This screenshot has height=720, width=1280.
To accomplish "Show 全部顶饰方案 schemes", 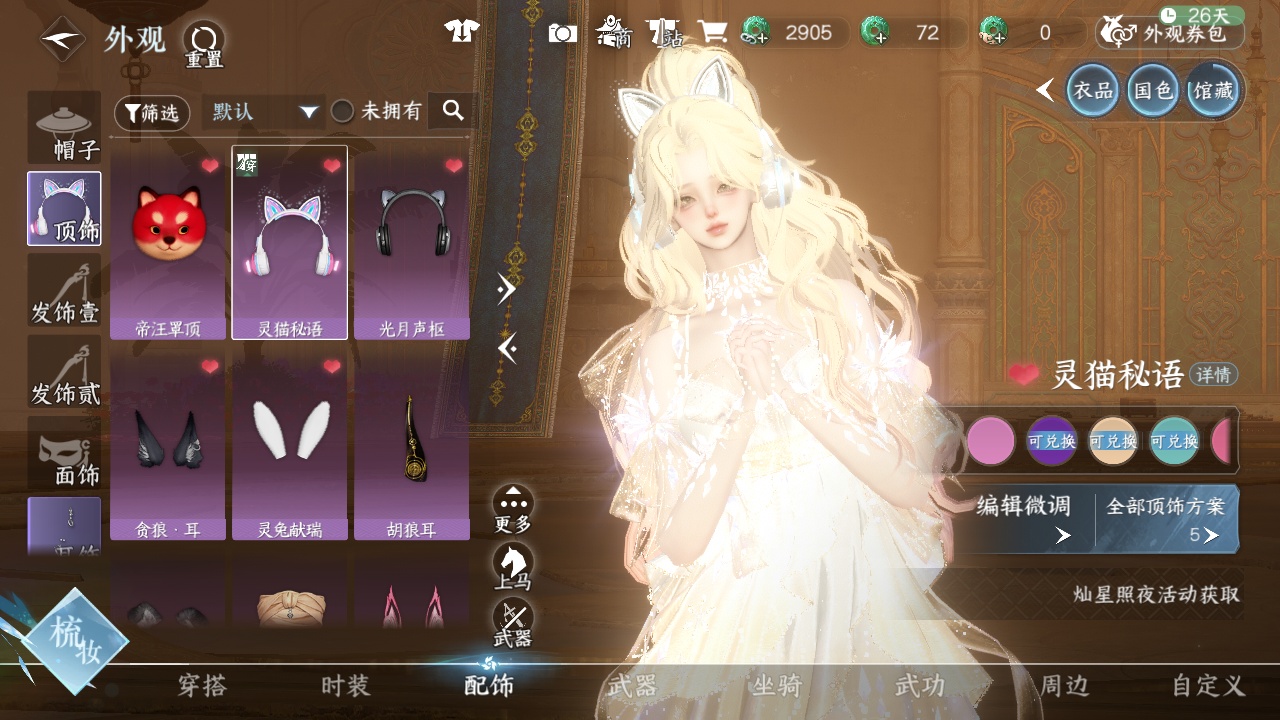I will [x=1166, y=518].
